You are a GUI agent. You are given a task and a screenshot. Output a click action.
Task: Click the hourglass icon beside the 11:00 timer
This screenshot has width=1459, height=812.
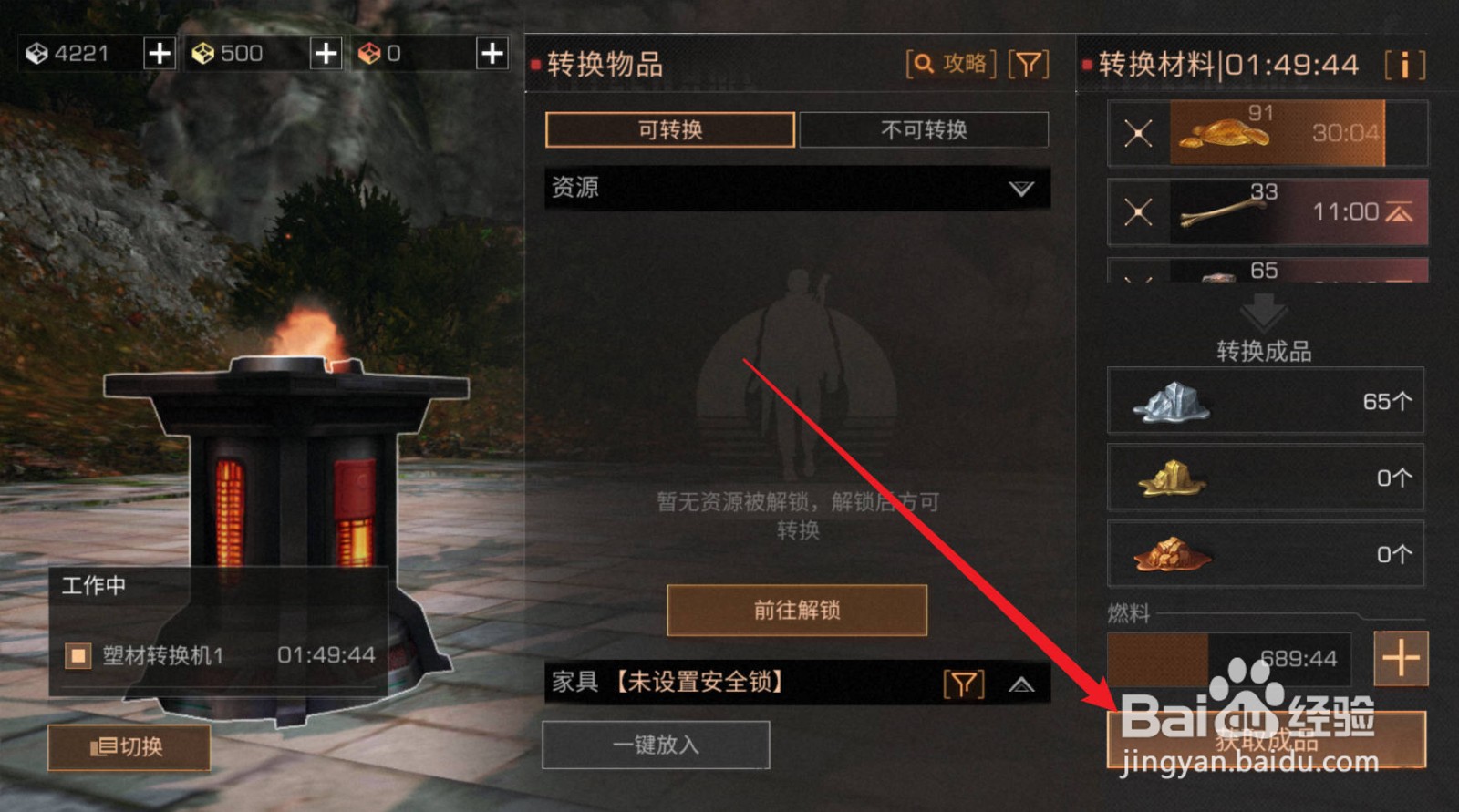point(1397,211)
